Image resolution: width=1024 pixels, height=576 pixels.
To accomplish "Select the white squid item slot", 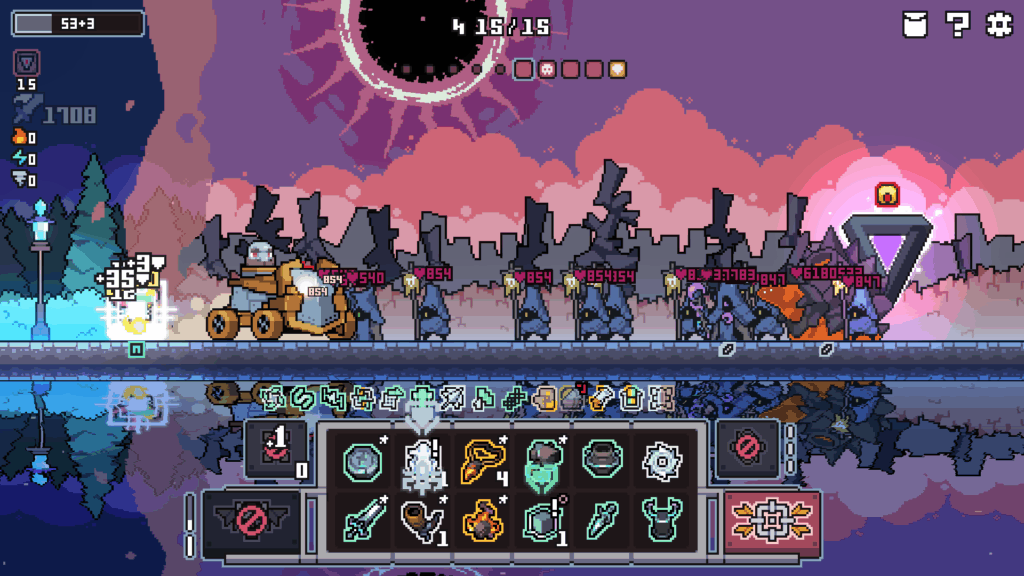I will [x=422, y=462].
